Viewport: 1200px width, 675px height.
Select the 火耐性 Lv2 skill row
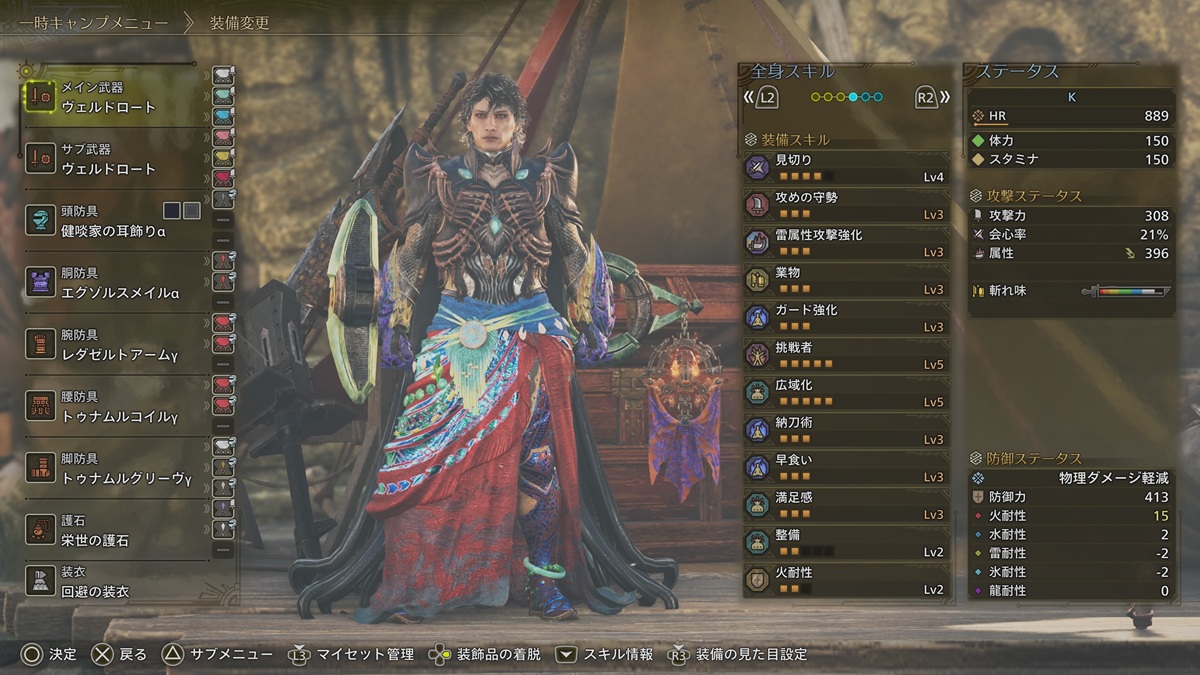(x=846, y=580)
